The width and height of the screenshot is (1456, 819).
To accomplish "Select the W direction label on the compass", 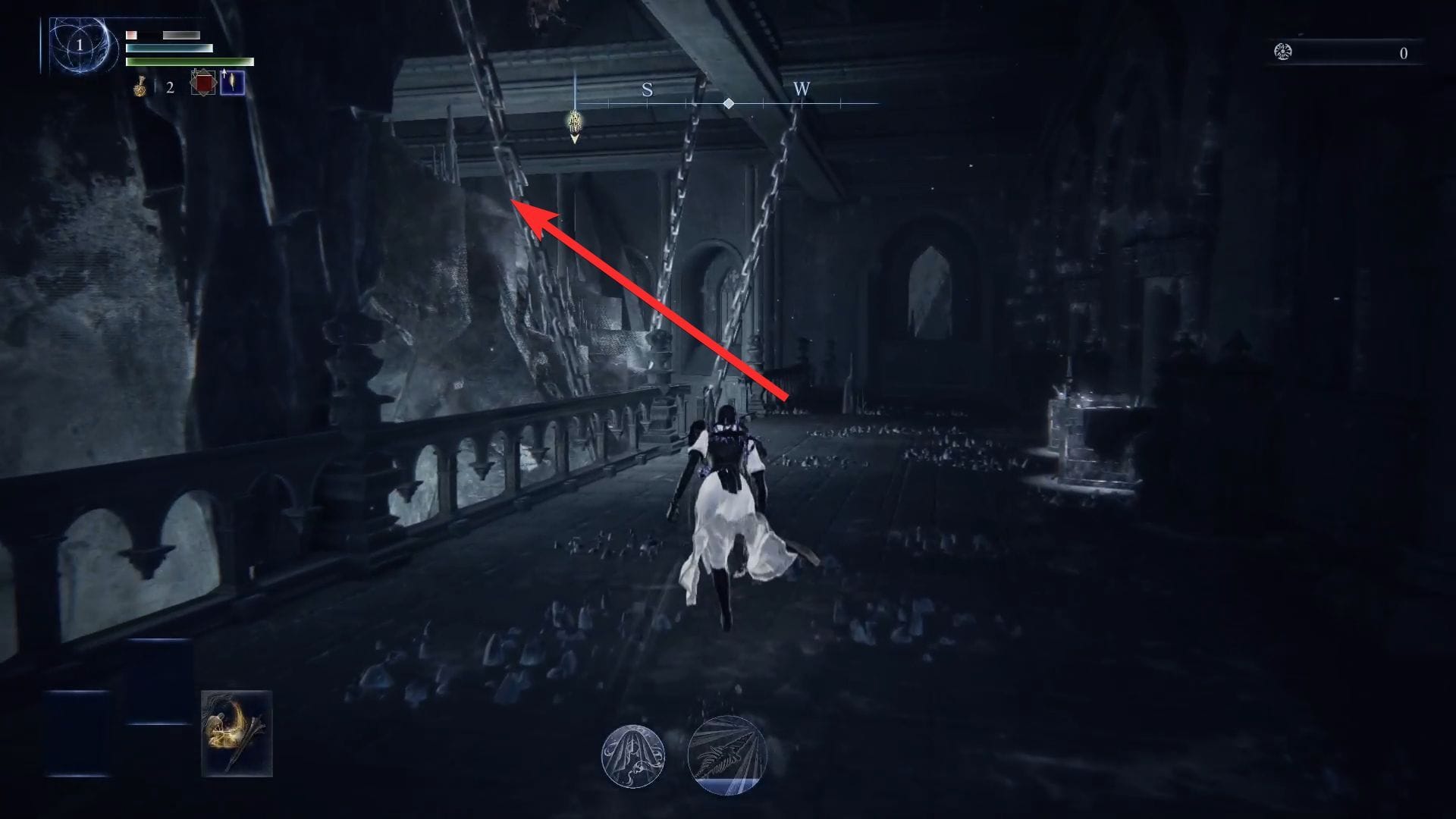I will click(x=802, y=89).
